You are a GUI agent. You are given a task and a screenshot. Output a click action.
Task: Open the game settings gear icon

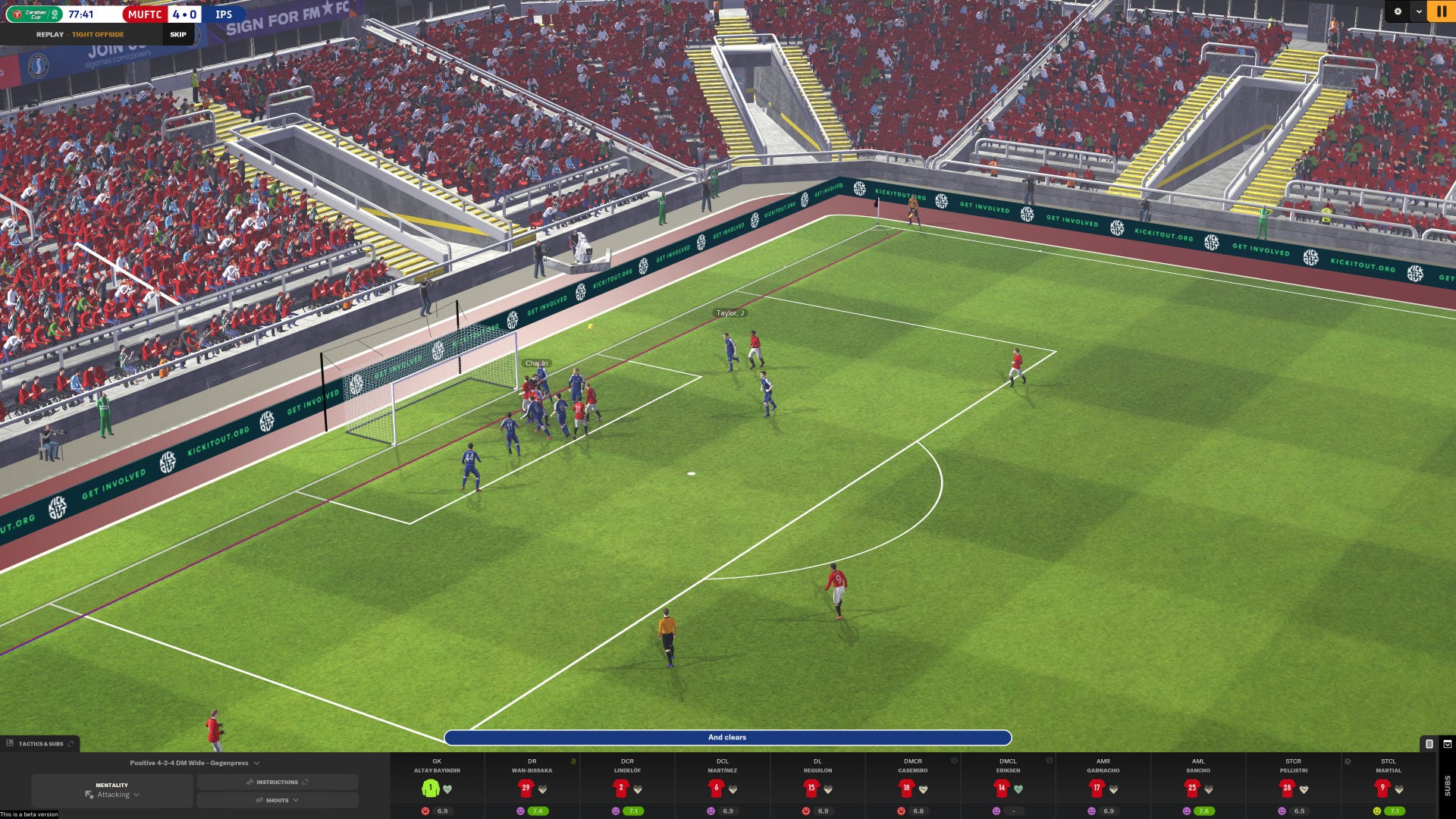1398,12
